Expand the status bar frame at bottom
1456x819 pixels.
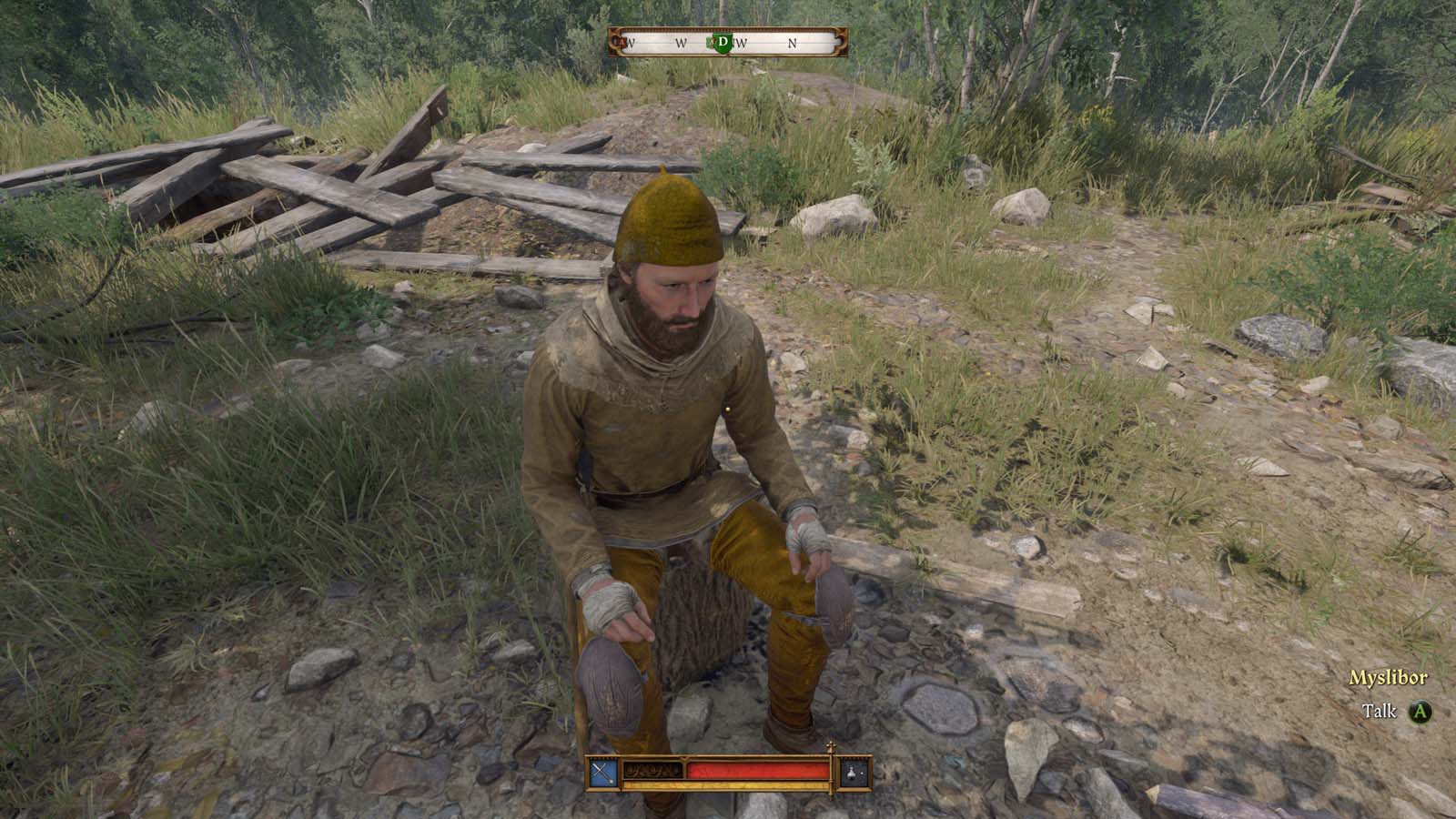(x=728, y=775)
